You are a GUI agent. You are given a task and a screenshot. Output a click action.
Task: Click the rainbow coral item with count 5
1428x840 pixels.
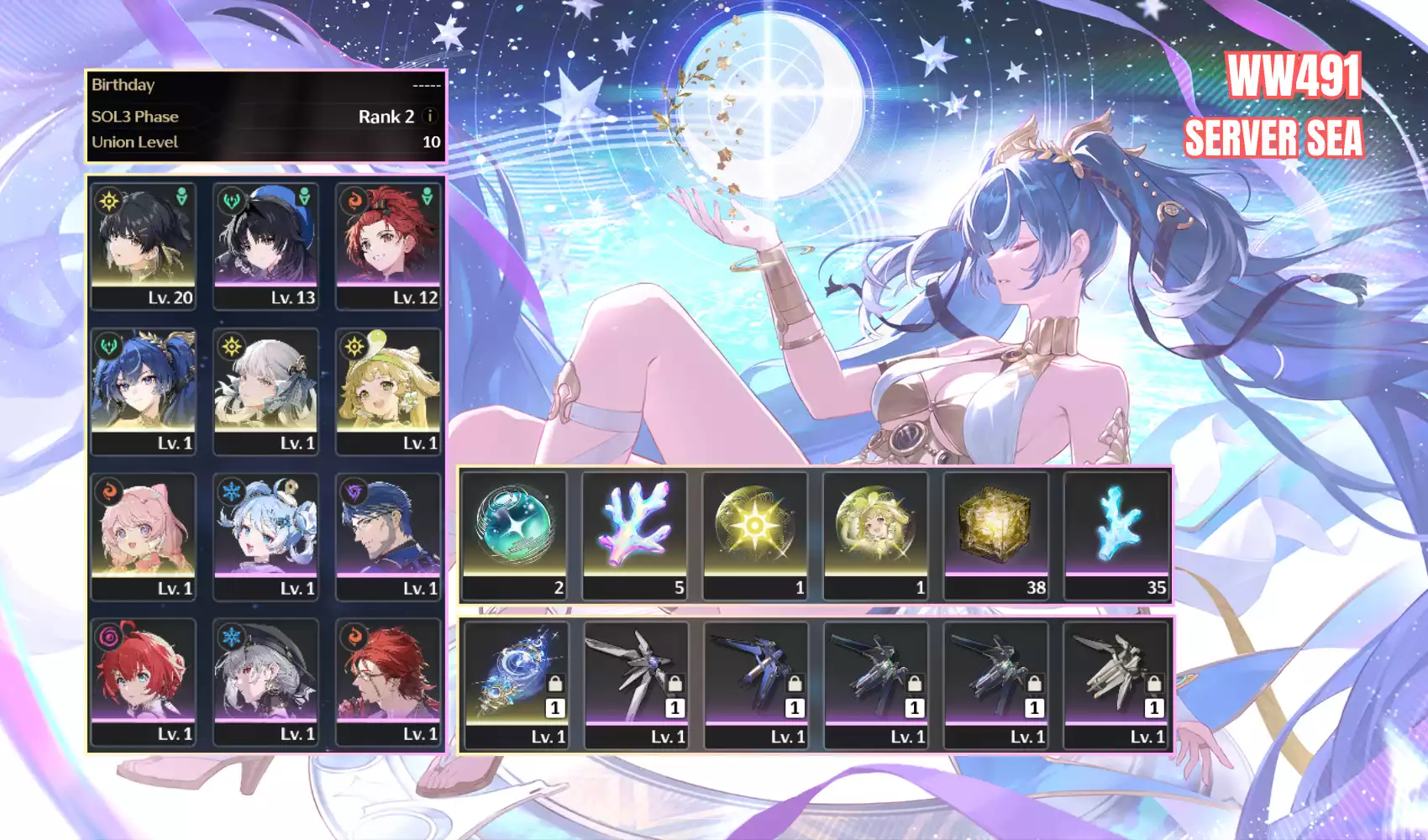(635, 535)
